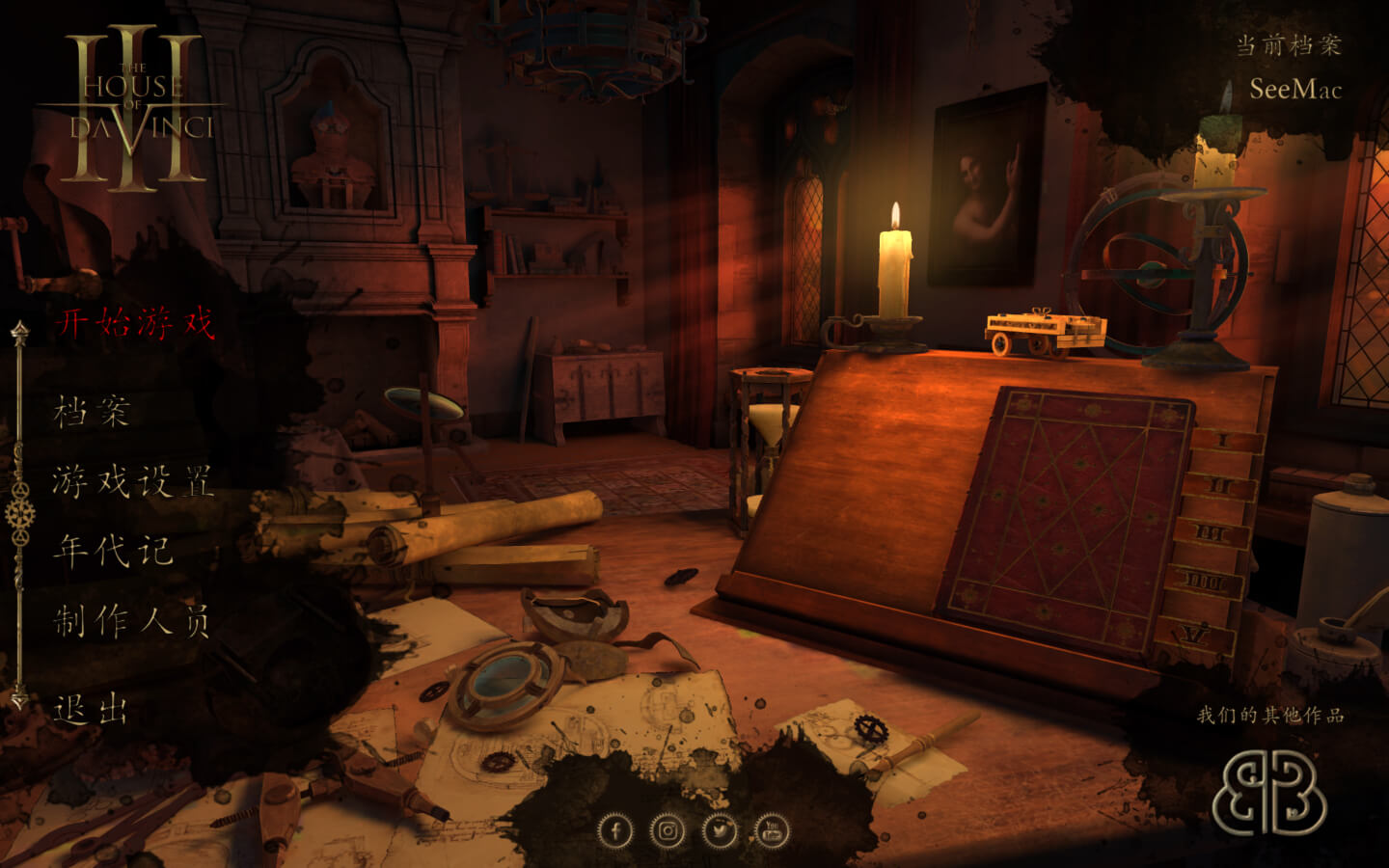Image resolution: width=1389 pixels, height=868 pixels.
Task: Choose 退出 to quit the game
Action: tap(91, 710)
